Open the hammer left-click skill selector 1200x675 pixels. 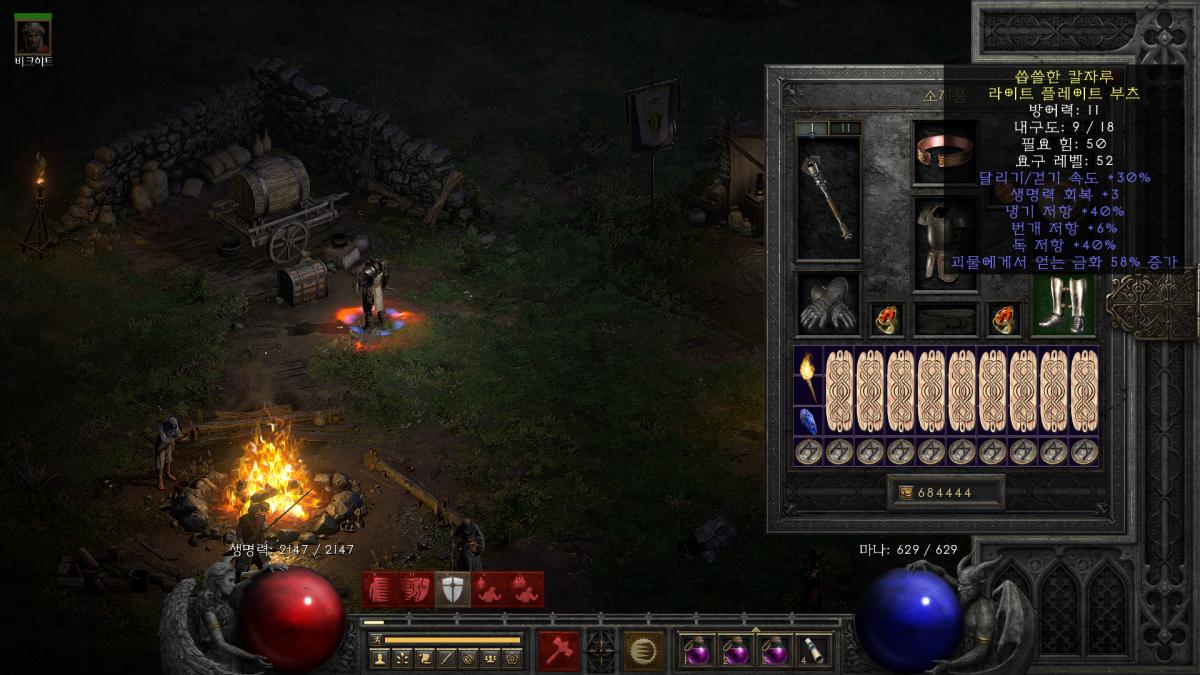point(558,650)
